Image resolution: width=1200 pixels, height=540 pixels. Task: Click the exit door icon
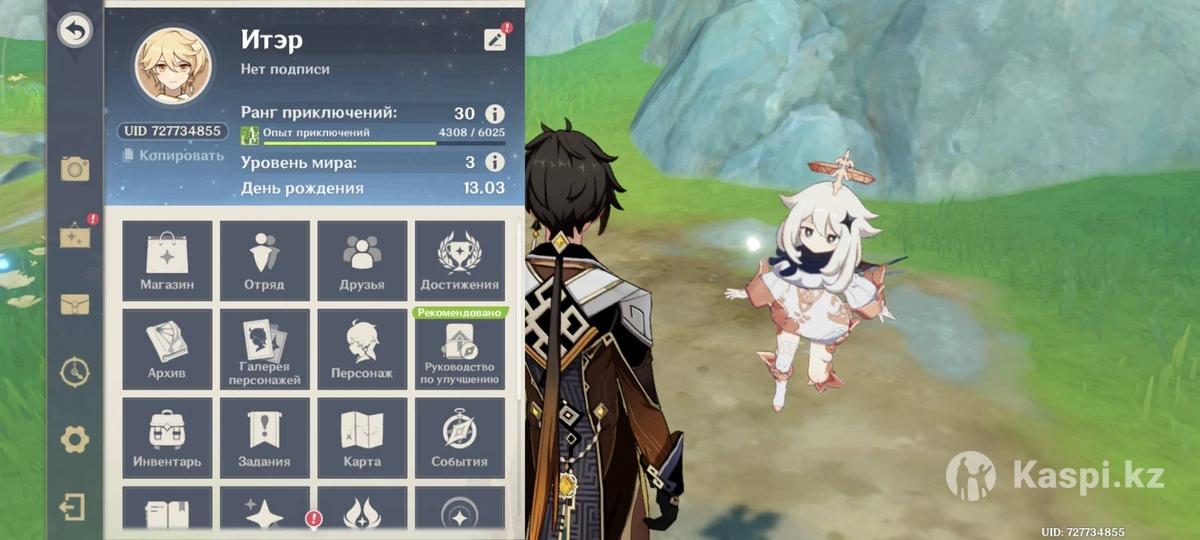(73, 507)
